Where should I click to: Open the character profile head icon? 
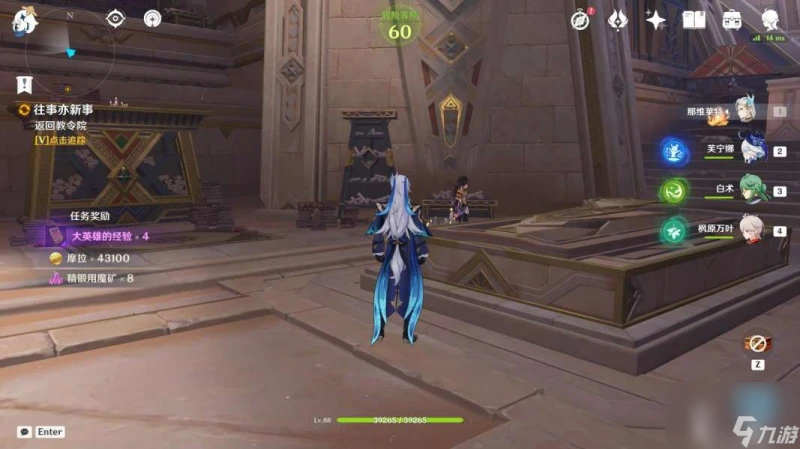[771, 19]
